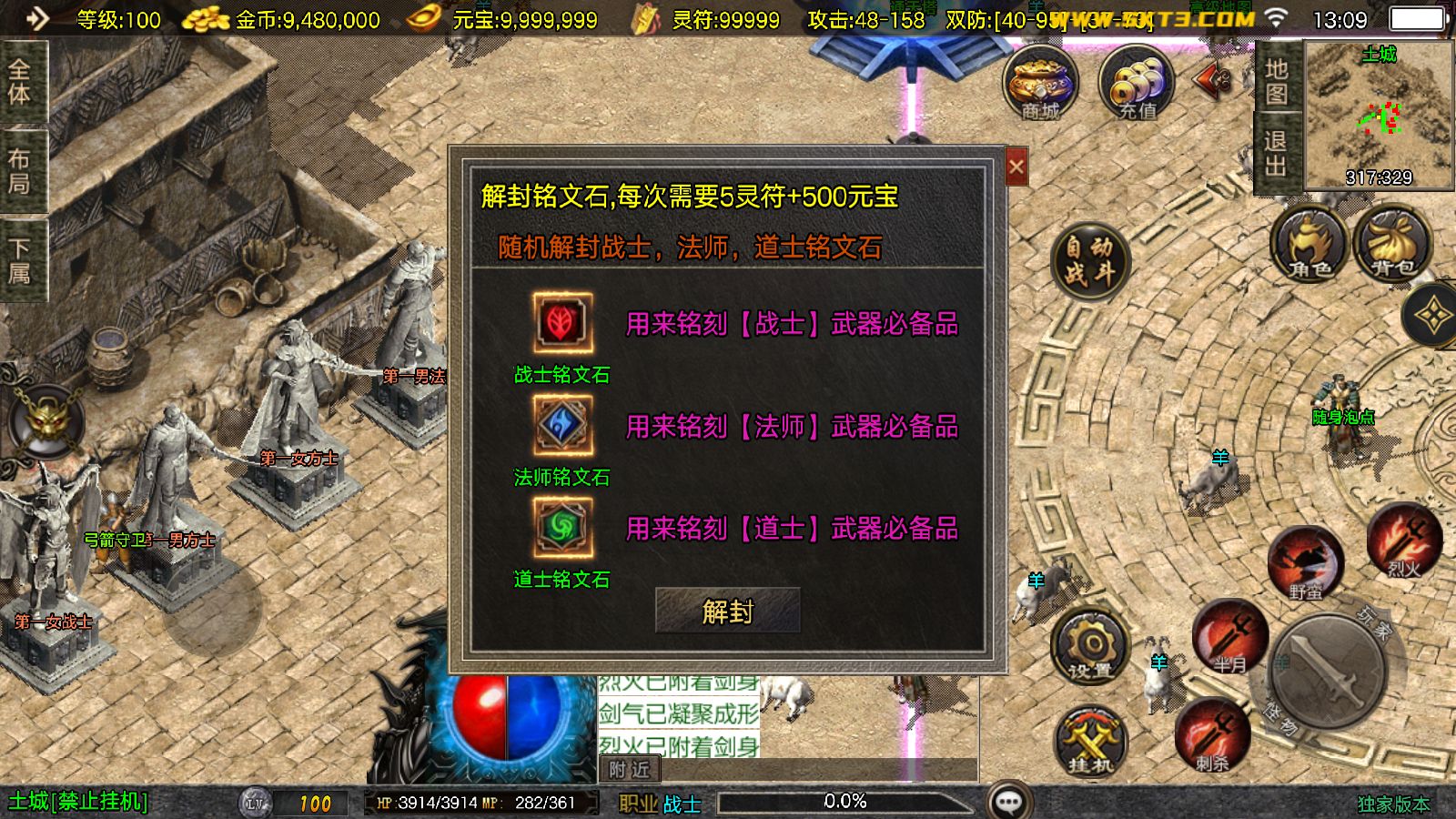Open the 商城 shop icon
This screenshot has height=819, width=1456.
click(x=1040, y=85)
